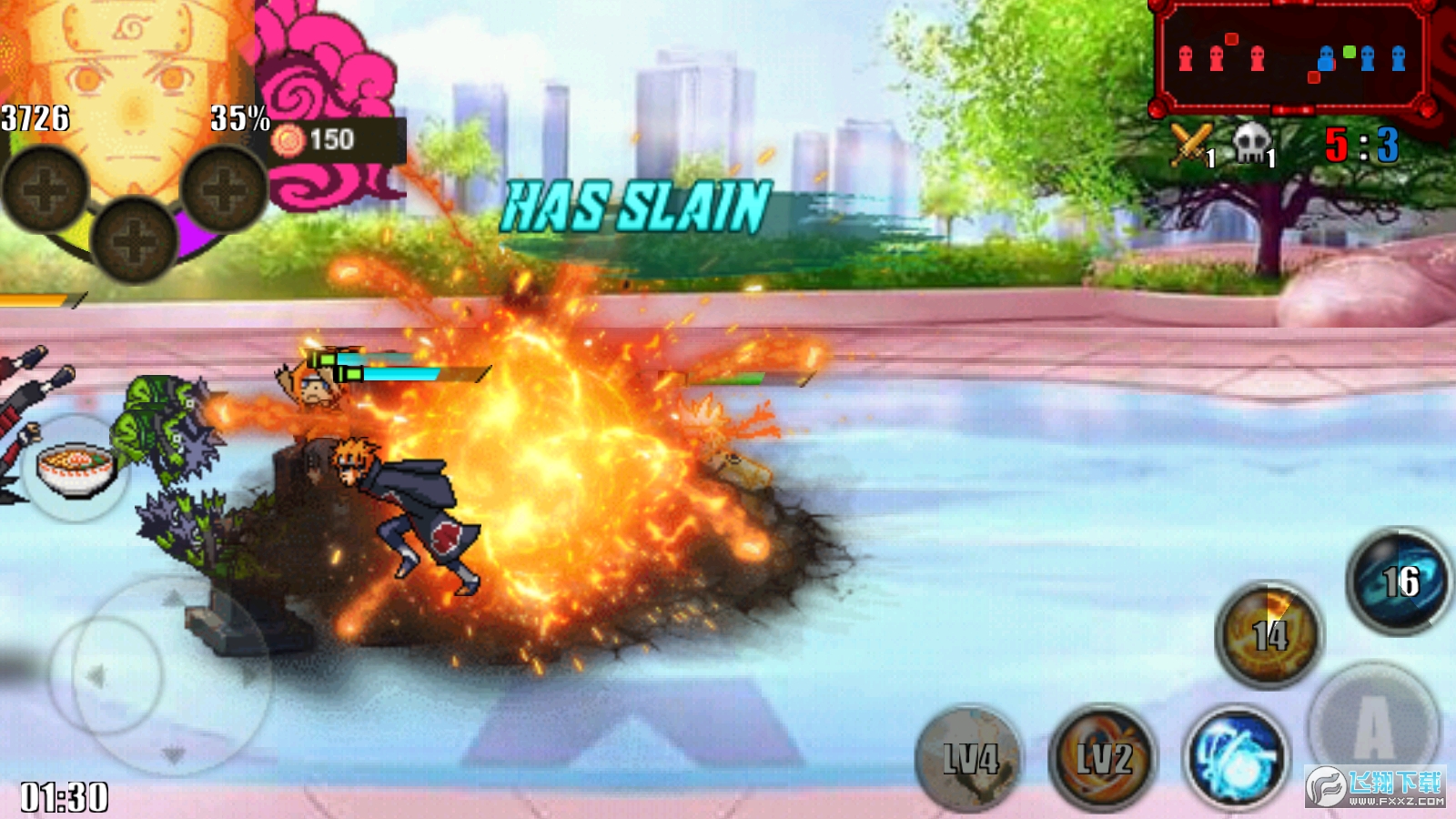Trigger the blue skill on 16 cooldown

point(1399,581)
